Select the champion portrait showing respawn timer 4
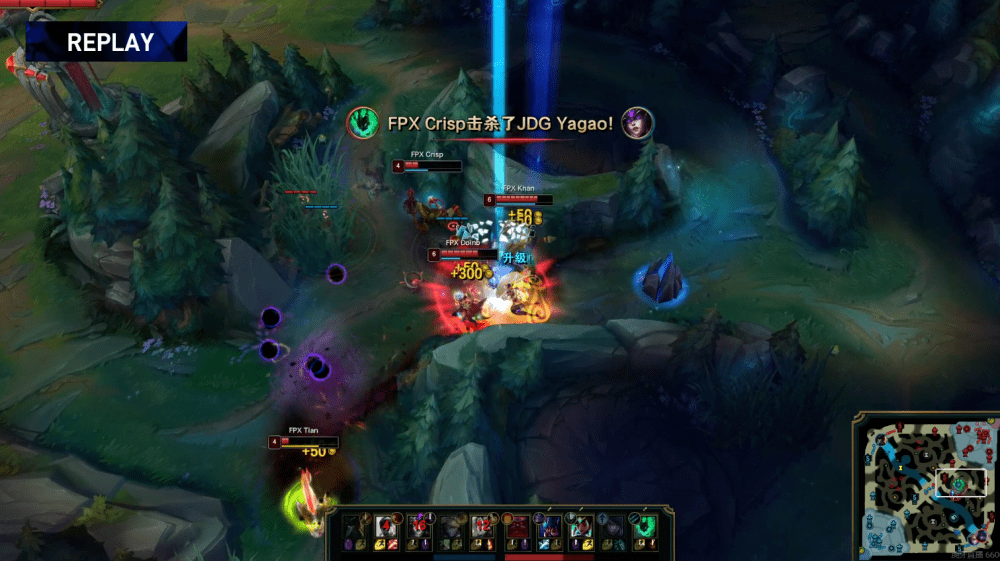 pos(387,526)
